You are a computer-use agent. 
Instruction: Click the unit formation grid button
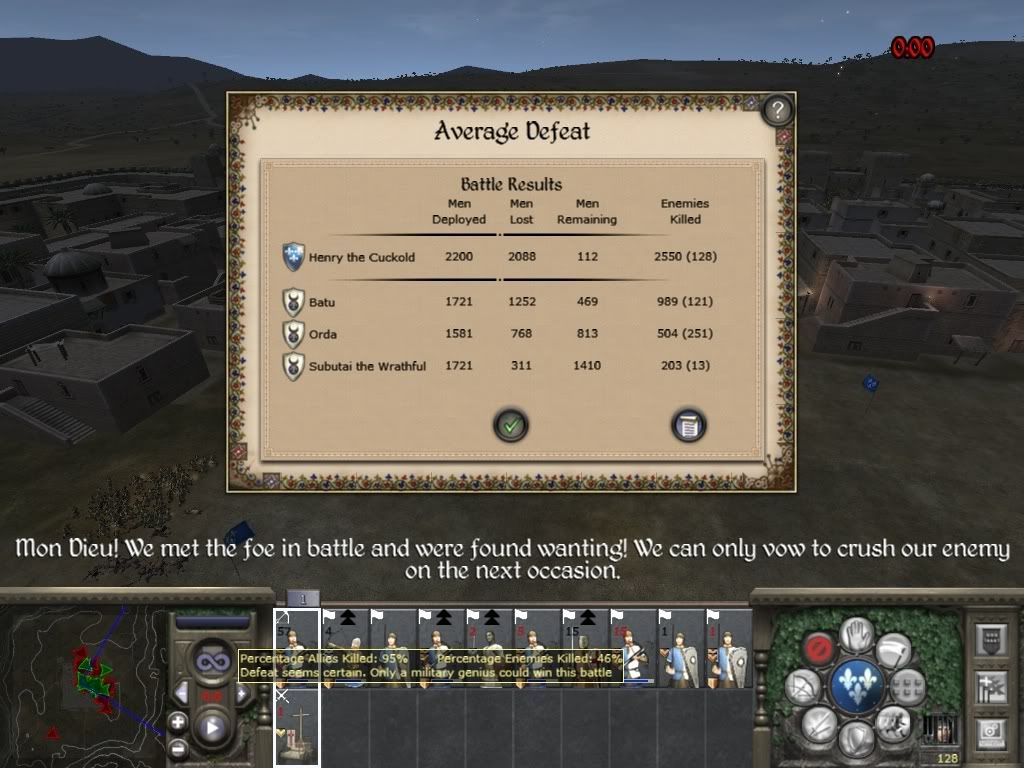[909, 686]
